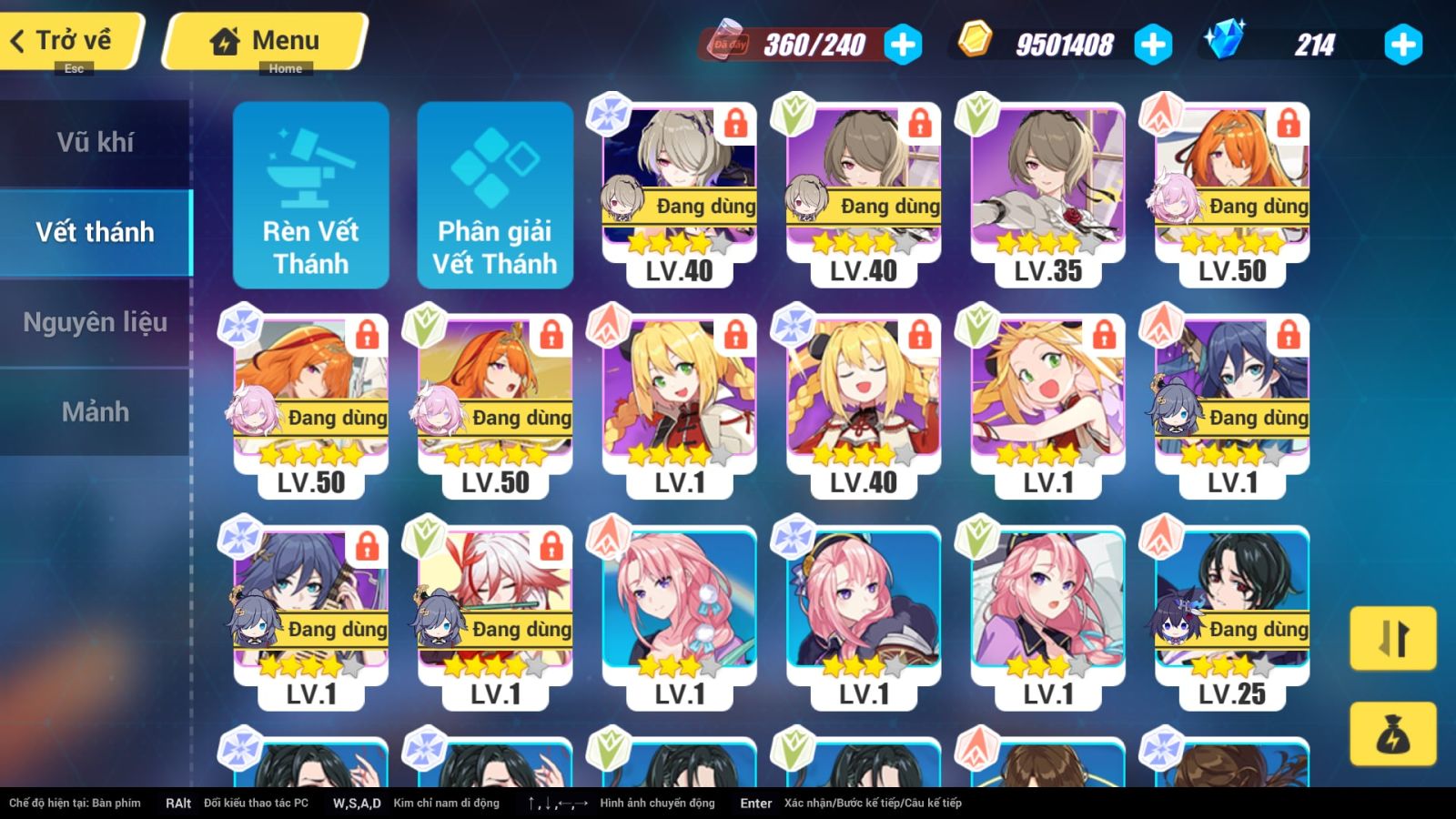Click the Đang dùng badge on a LV.25 stigmata
This screenshot has width=1456, height=819.
tap(1260, 629)
